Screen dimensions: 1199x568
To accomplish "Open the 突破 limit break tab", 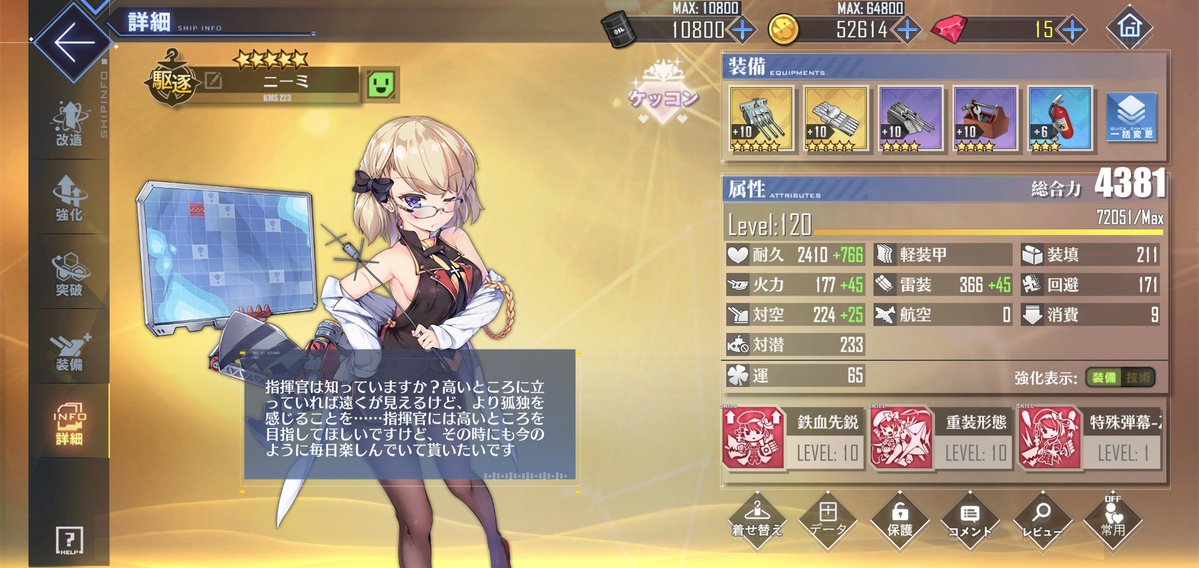I will pyautogui.click(x=70, y=272).
